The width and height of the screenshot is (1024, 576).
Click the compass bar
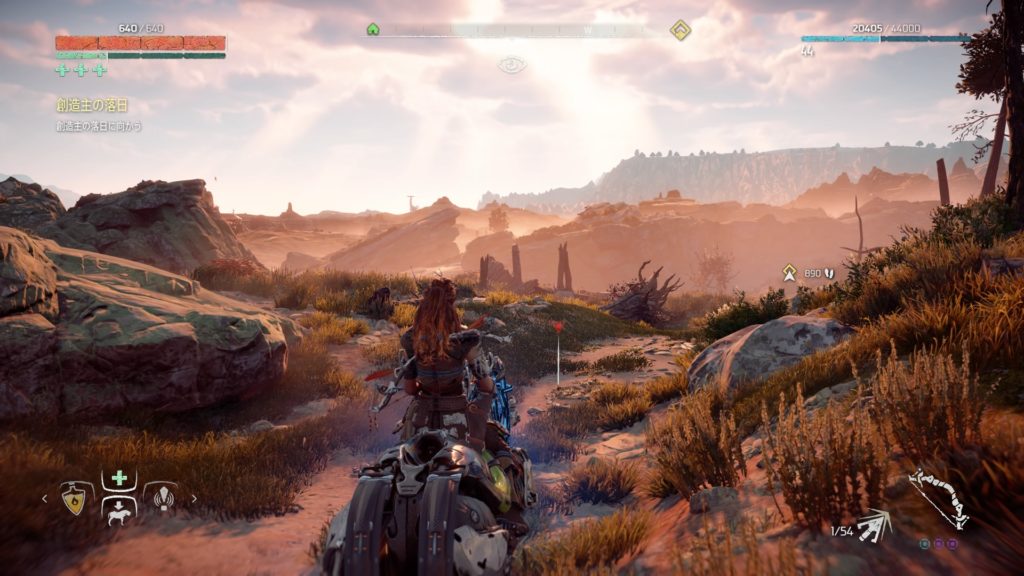[x=525, y=31]
